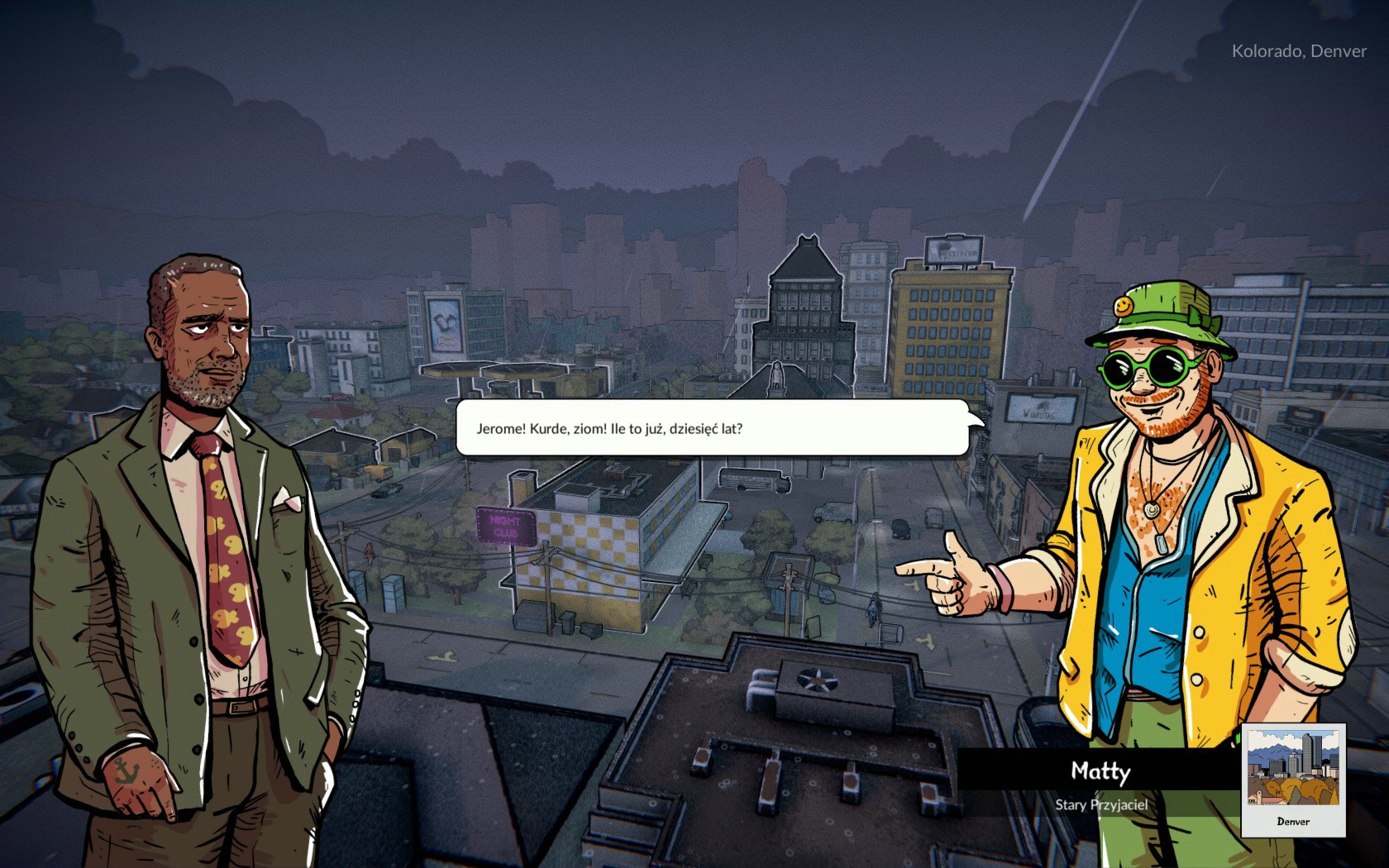Open the Denver postcard thumbnail
1389x868 pixels.
(1293, 780)
